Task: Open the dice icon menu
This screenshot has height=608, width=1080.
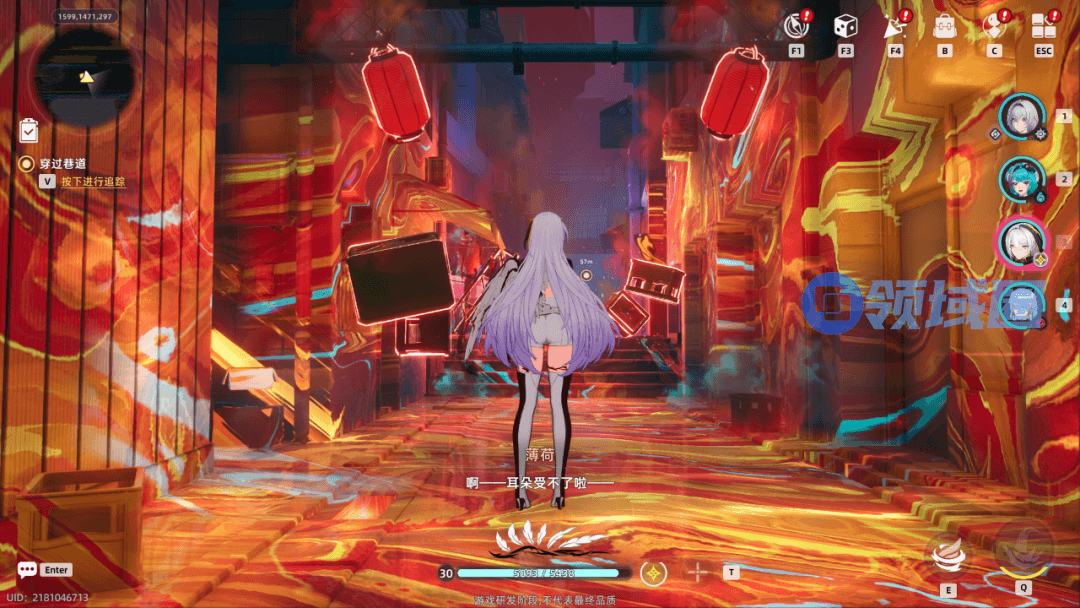Action: tap(846, 27)
